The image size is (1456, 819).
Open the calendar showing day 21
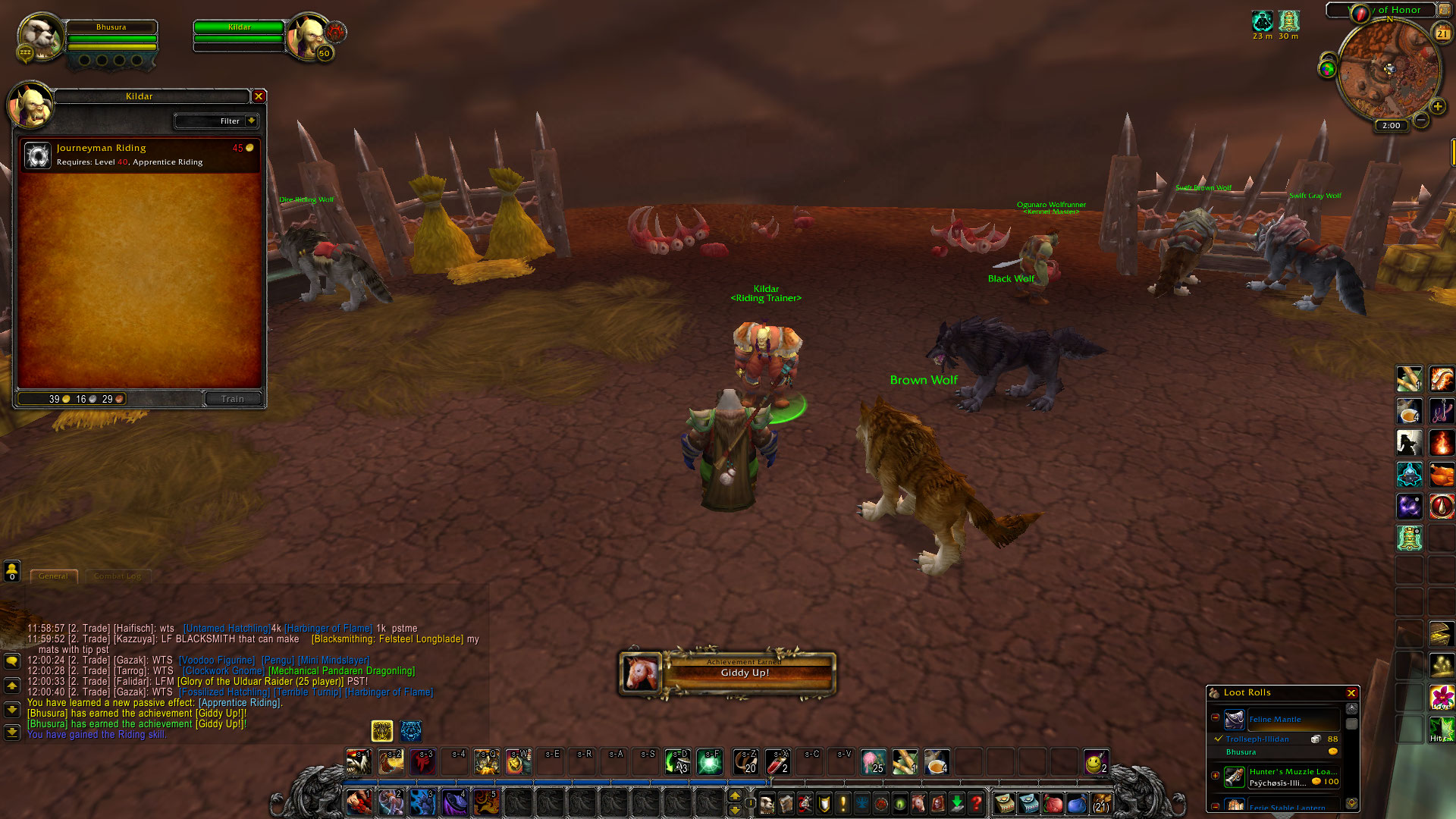[x=1442, y=33]
